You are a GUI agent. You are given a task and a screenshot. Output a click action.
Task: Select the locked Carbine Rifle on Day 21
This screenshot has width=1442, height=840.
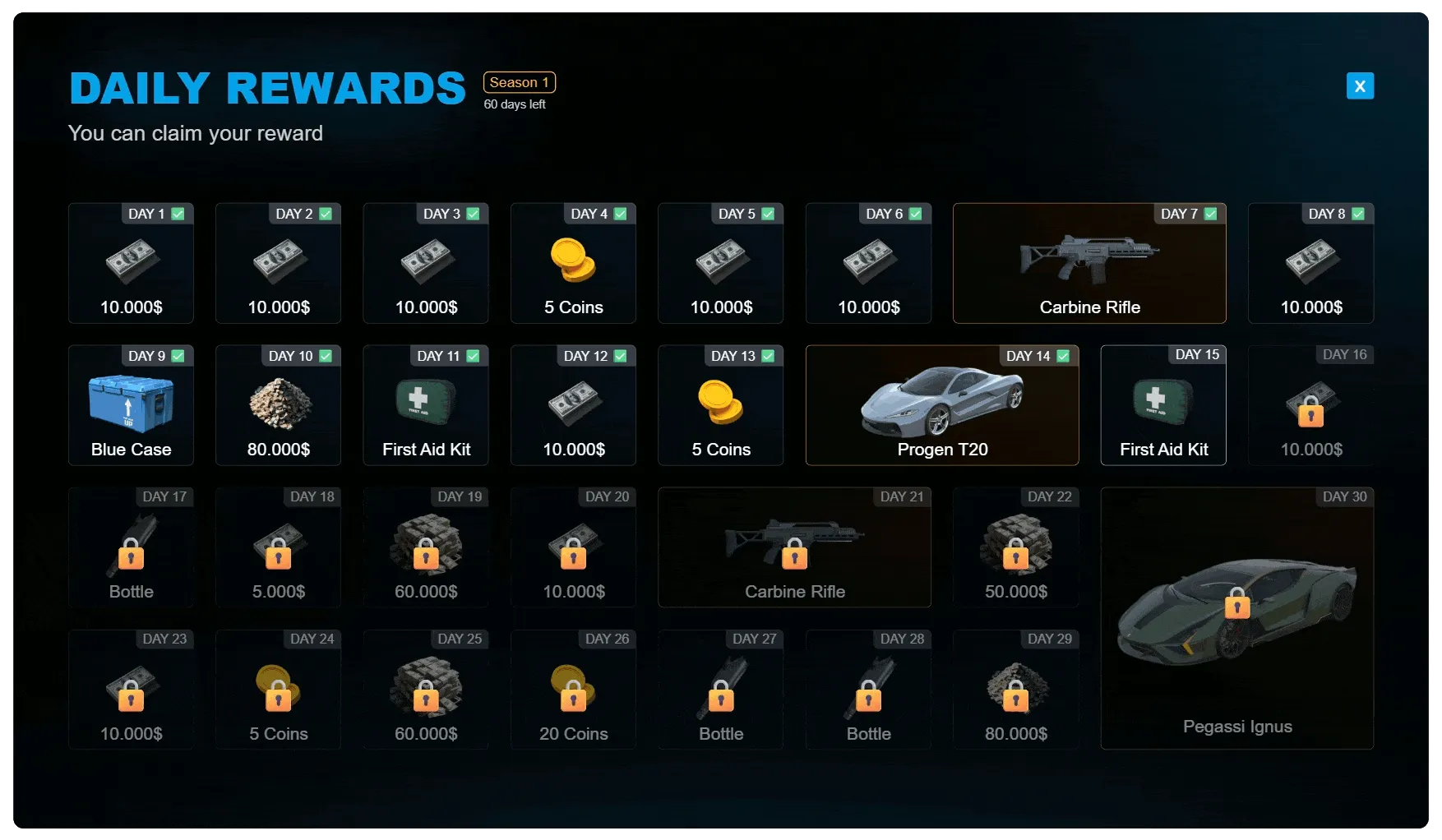[793, 547]
